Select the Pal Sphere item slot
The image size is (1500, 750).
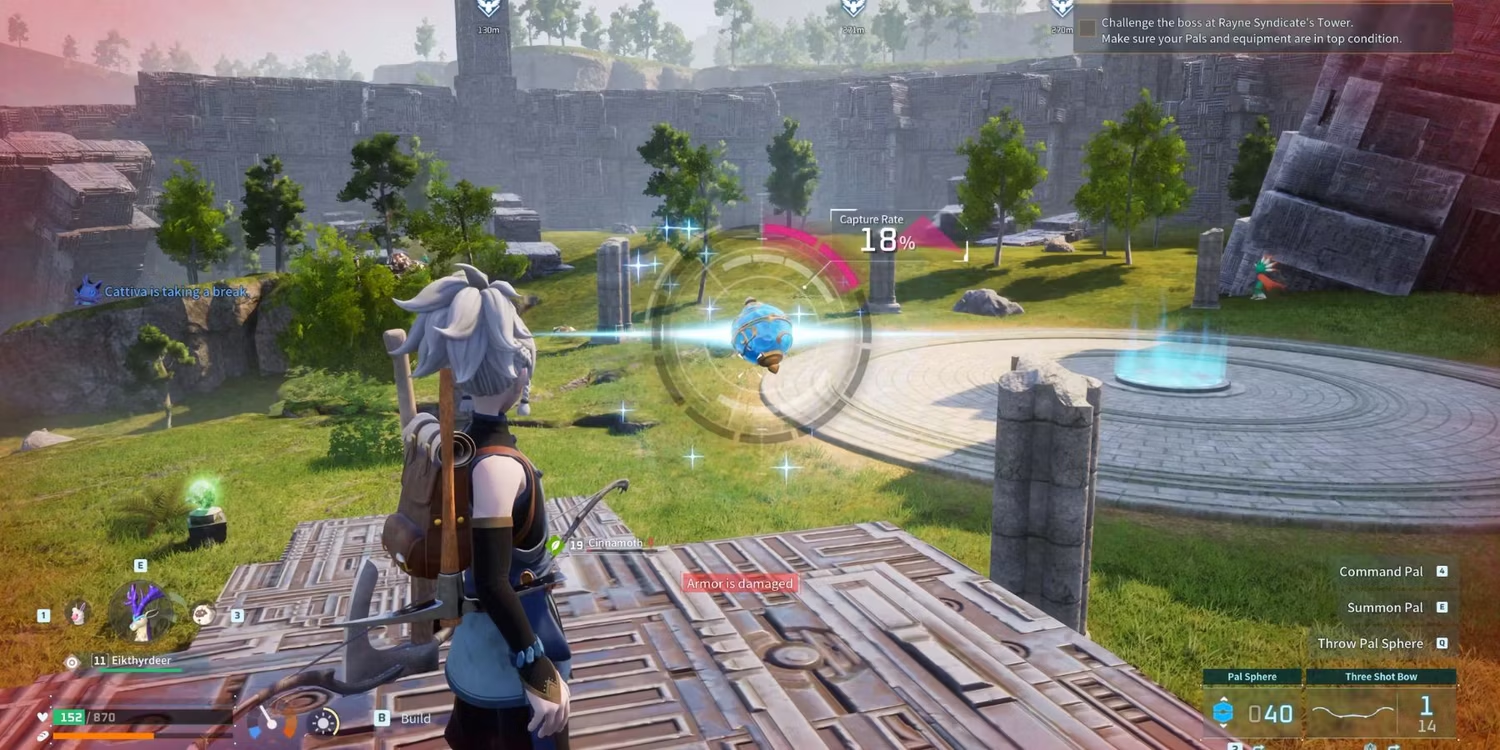[1252, 704]
